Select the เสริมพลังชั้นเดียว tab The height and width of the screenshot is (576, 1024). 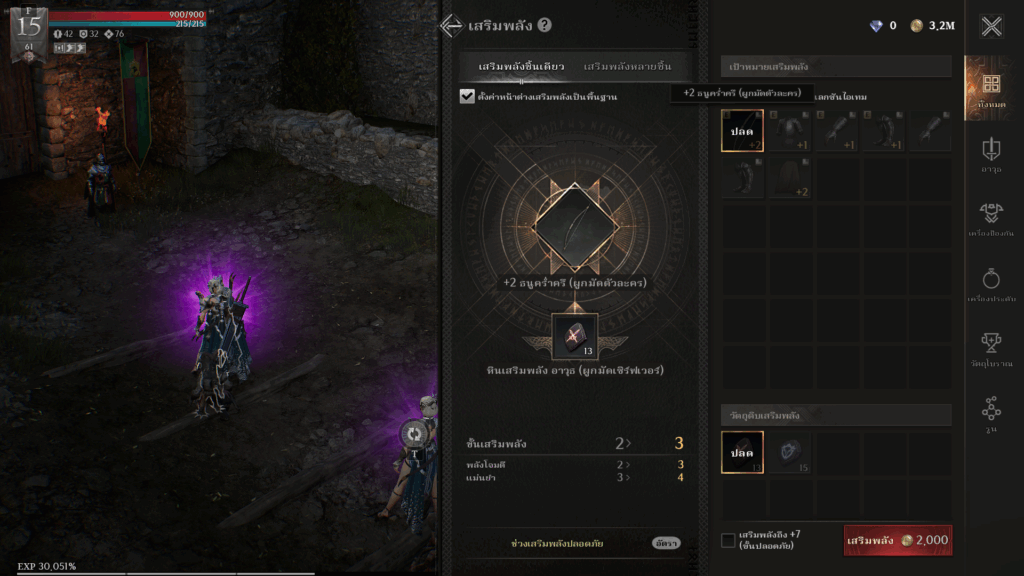(521, 66)
